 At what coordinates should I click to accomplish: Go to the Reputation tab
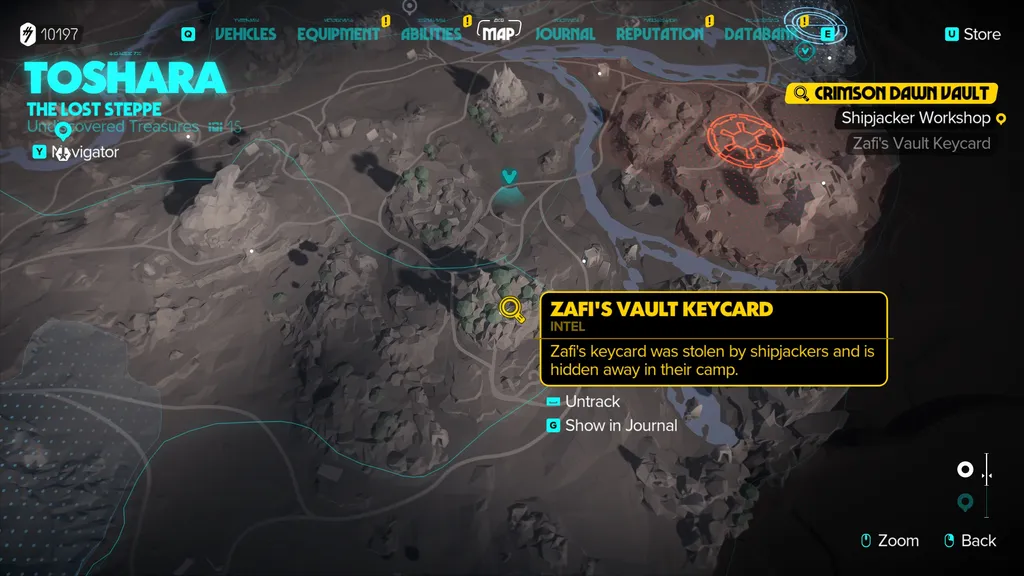click(659, 34)
